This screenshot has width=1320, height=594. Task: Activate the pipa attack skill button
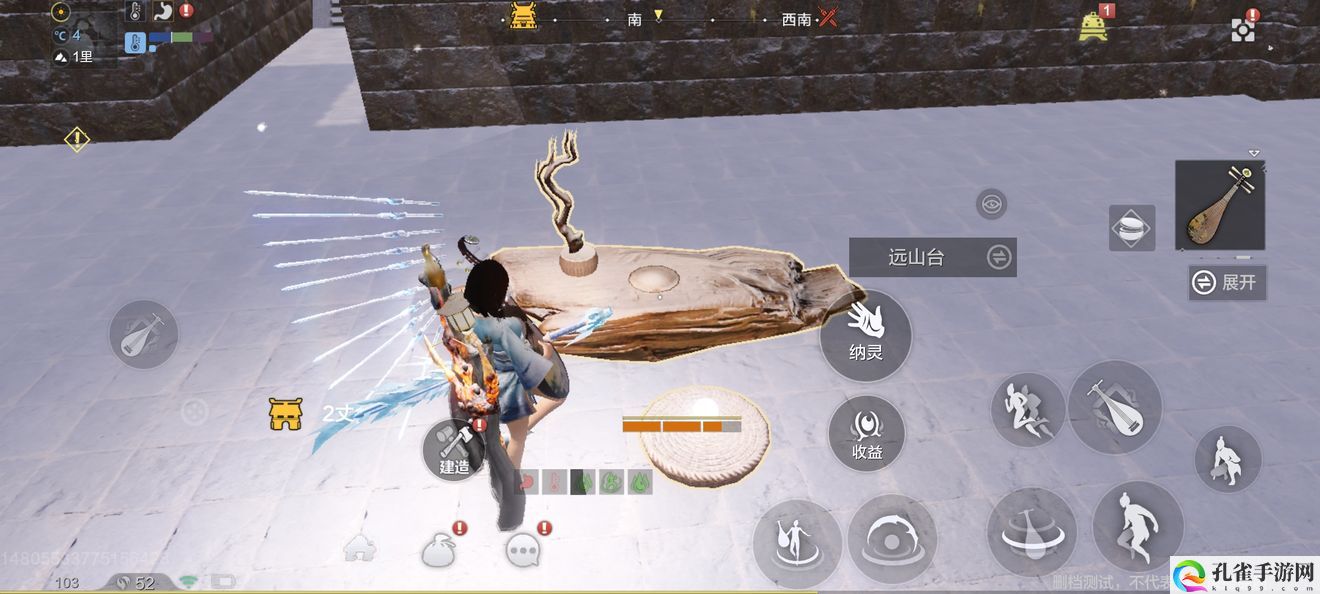pos(1114,407)
